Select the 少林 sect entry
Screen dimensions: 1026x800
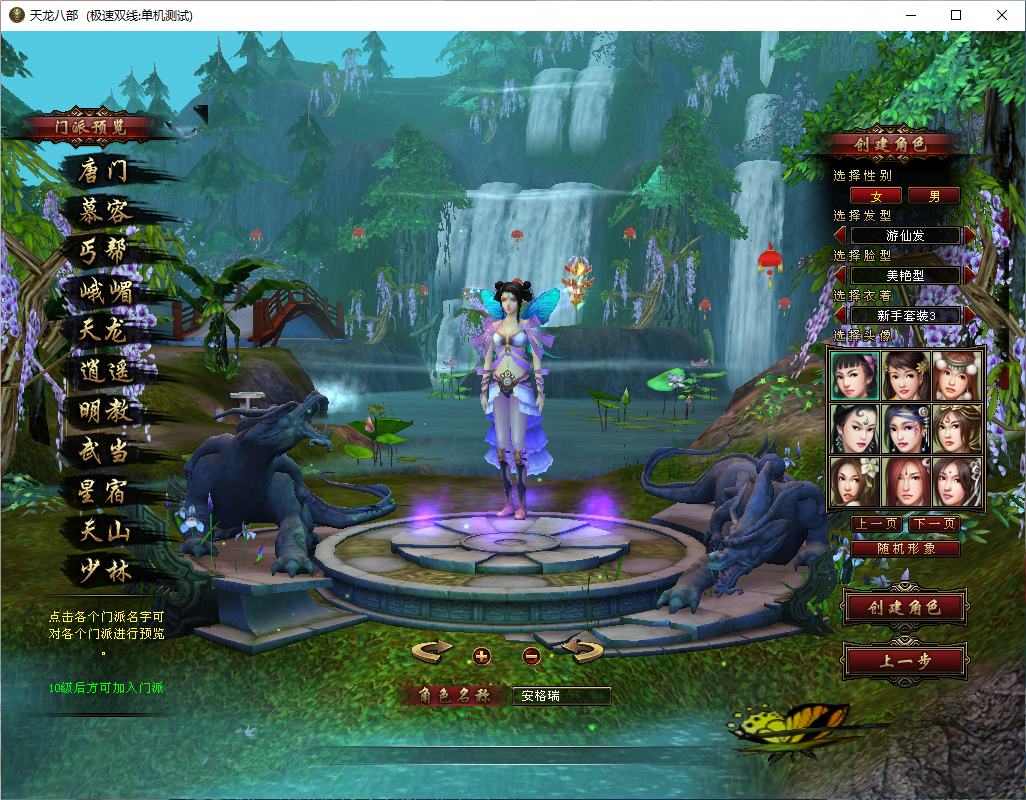tap(105, 571)
